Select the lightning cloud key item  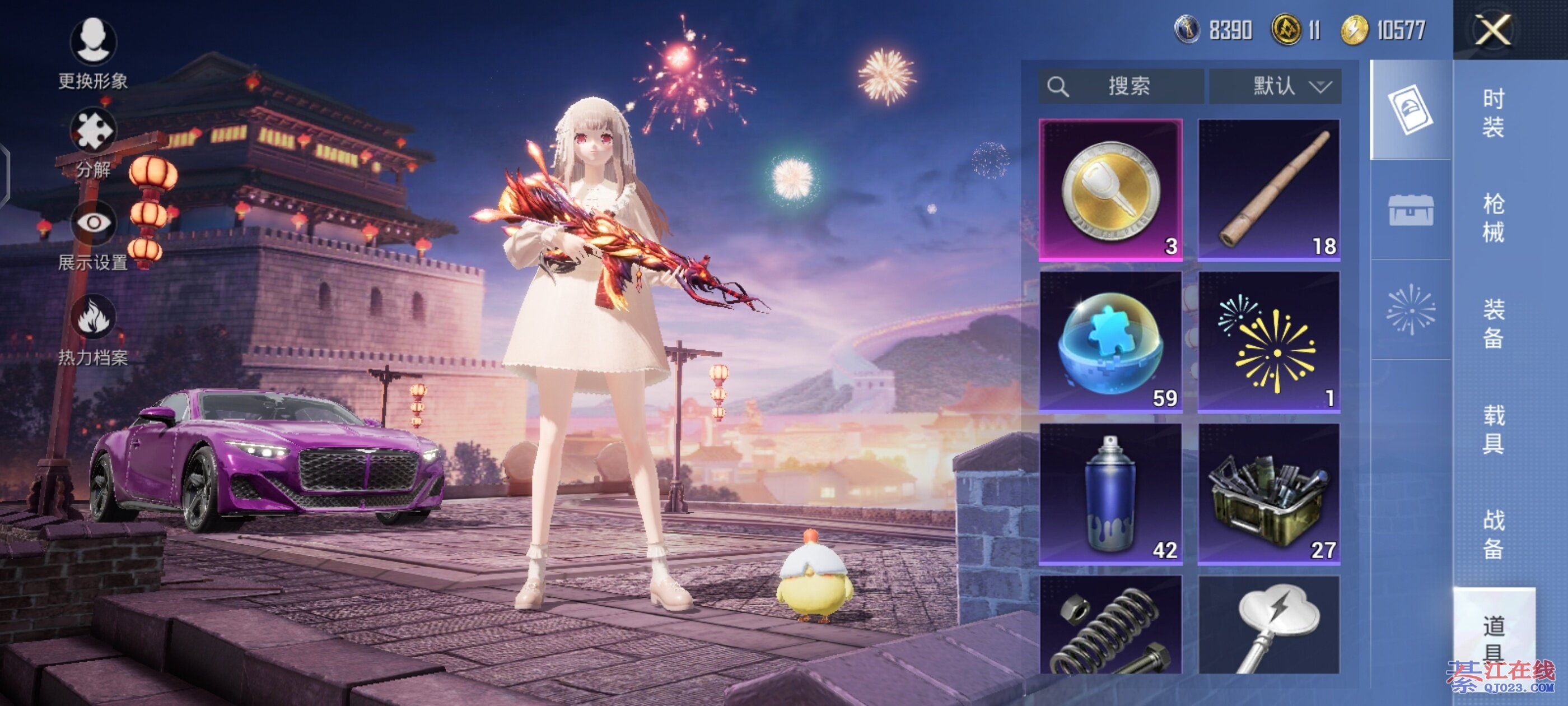click(1268, 625)
